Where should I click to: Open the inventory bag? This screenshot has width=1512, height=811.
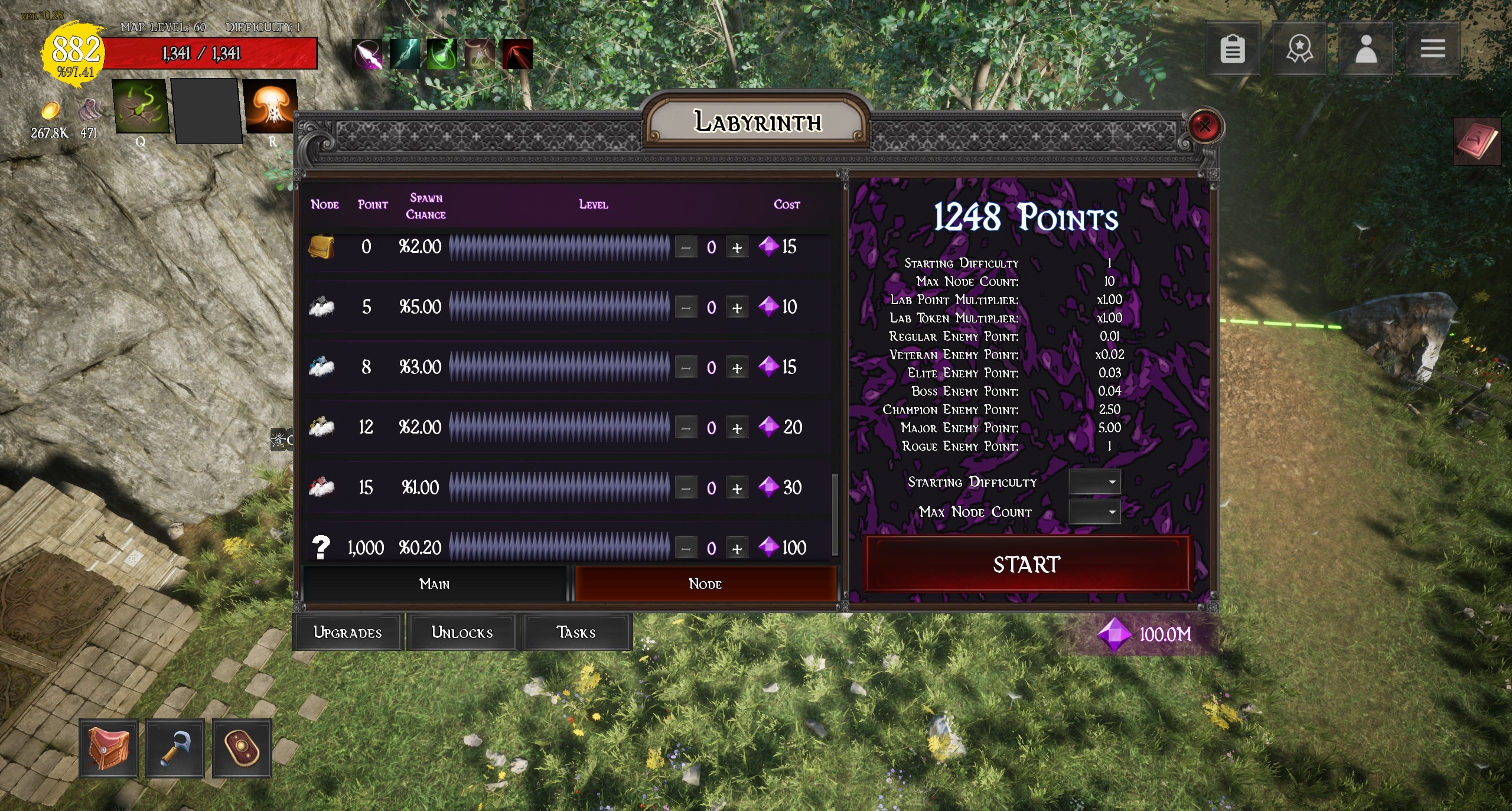point(109,748)
